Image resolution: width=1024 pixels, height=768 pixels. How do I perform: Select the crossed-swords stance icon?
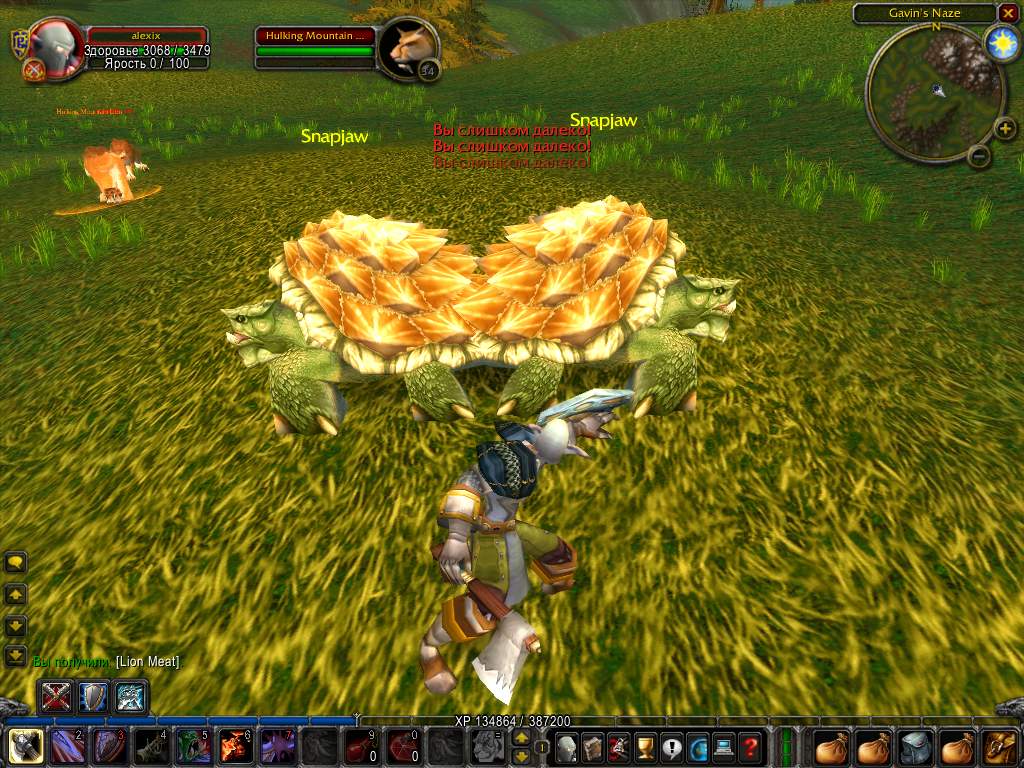(x=57, y=696)
